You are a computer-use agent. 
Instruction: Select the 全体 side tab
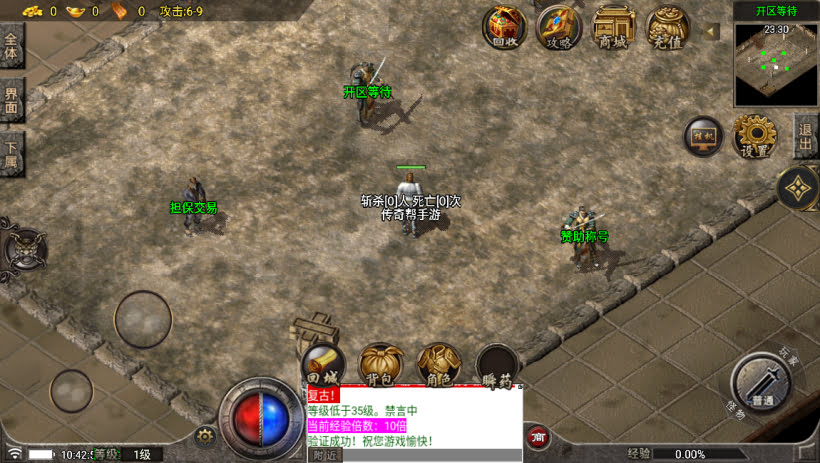click(11, 47)
